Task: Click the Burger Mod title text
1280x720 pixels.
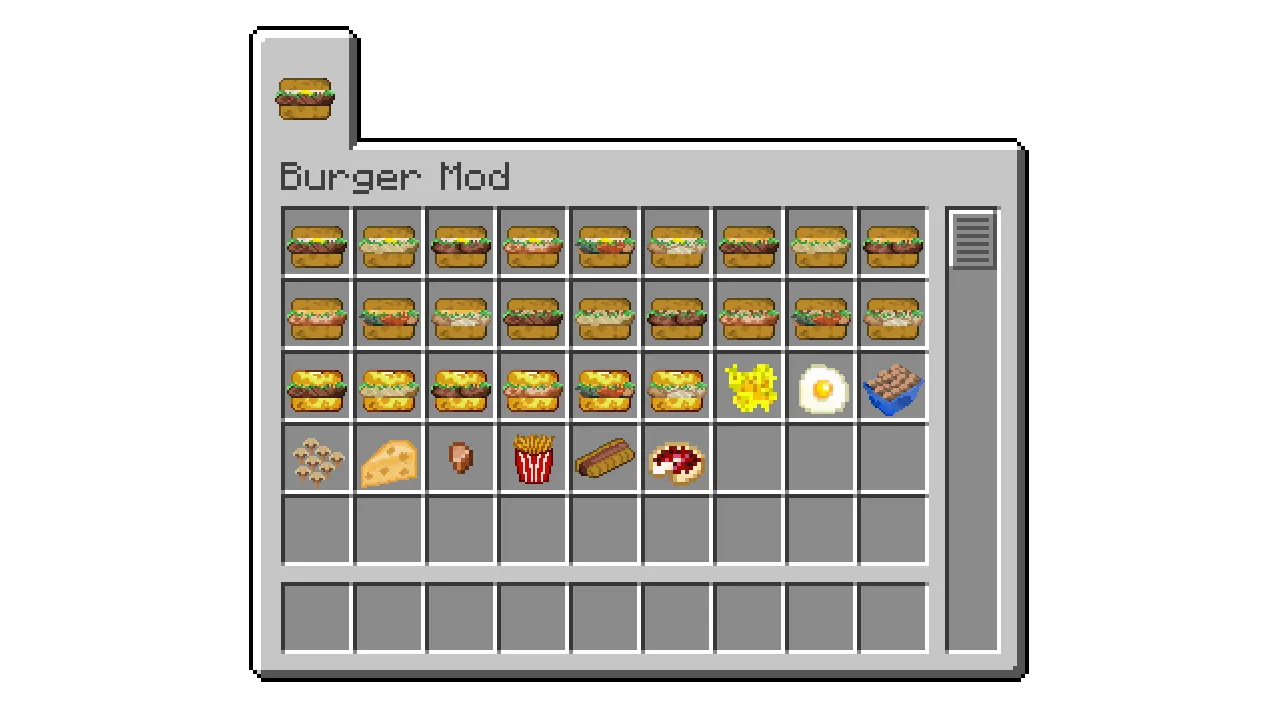Action: coord(396,177)
